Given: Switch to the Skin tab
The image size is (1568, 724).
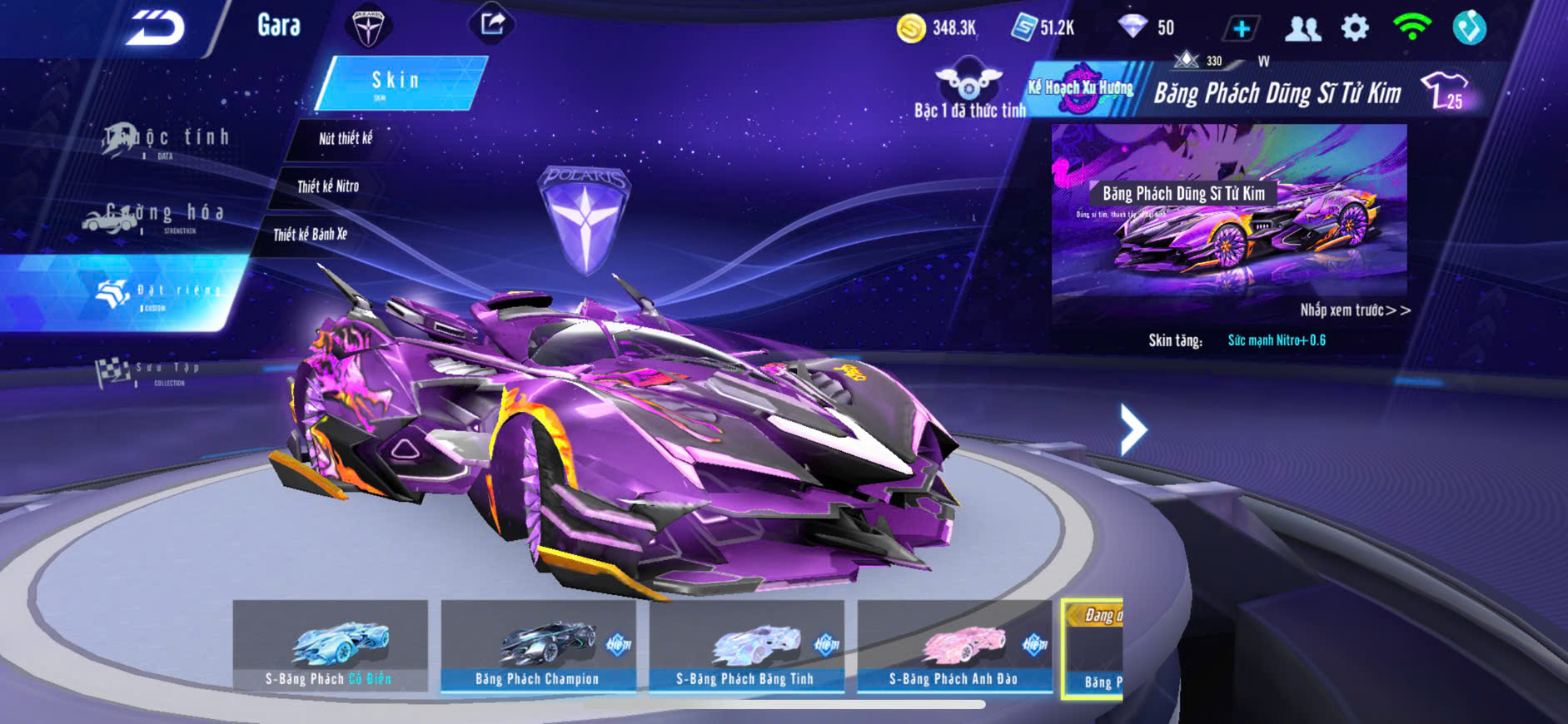Looking at the screenshot, I should click(x=397, y=82).
